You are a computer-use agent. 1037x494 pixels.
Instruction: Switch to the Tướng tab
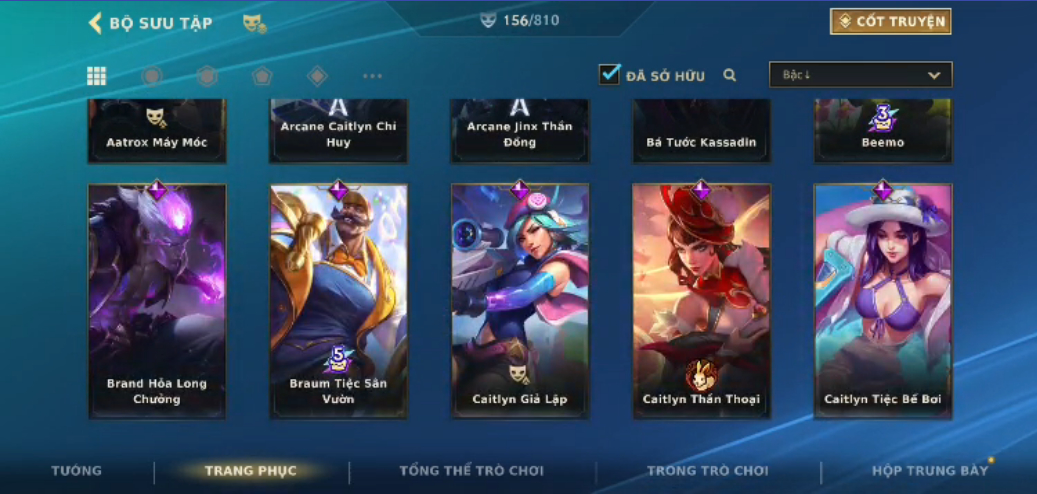tap(77, 471)
